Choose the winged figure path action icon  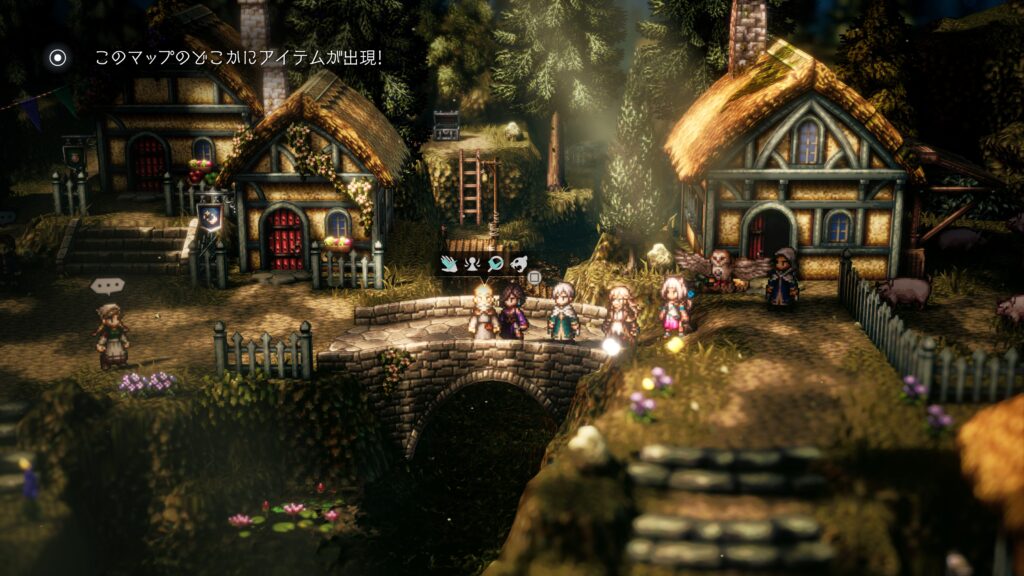click(472, 264)
